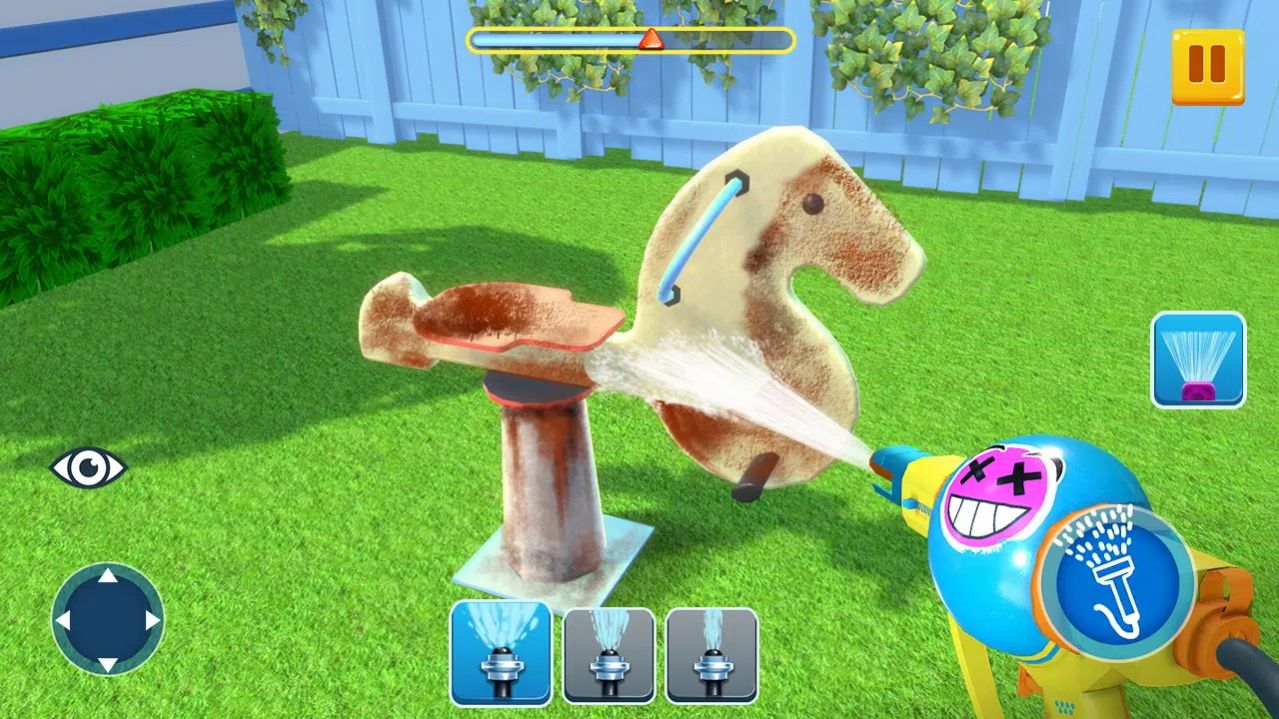Click the round shower-head spray button

tap(1114, 574)
